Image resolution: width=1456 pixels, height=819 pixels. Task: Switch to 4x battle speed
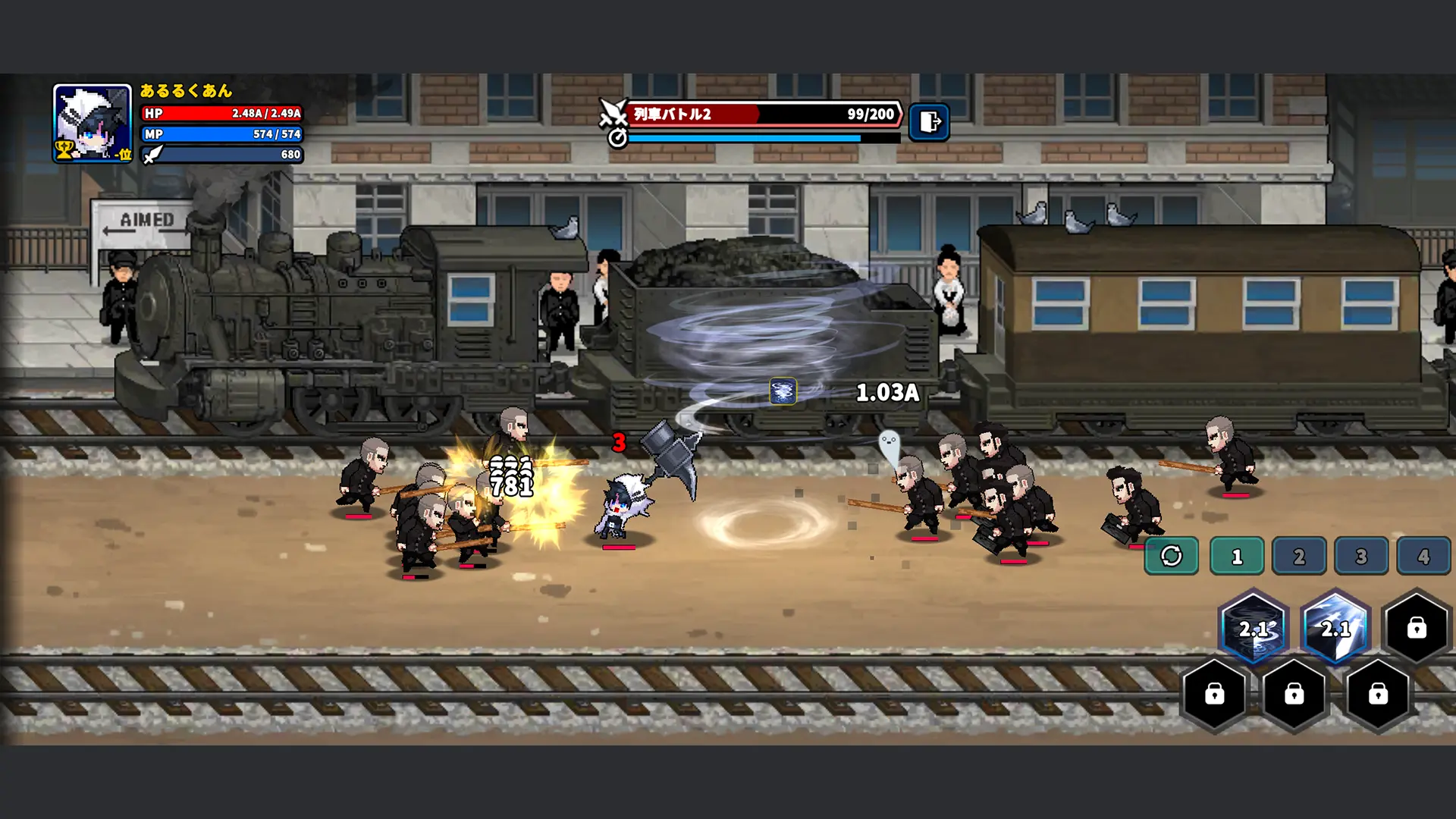point(1424,556)
